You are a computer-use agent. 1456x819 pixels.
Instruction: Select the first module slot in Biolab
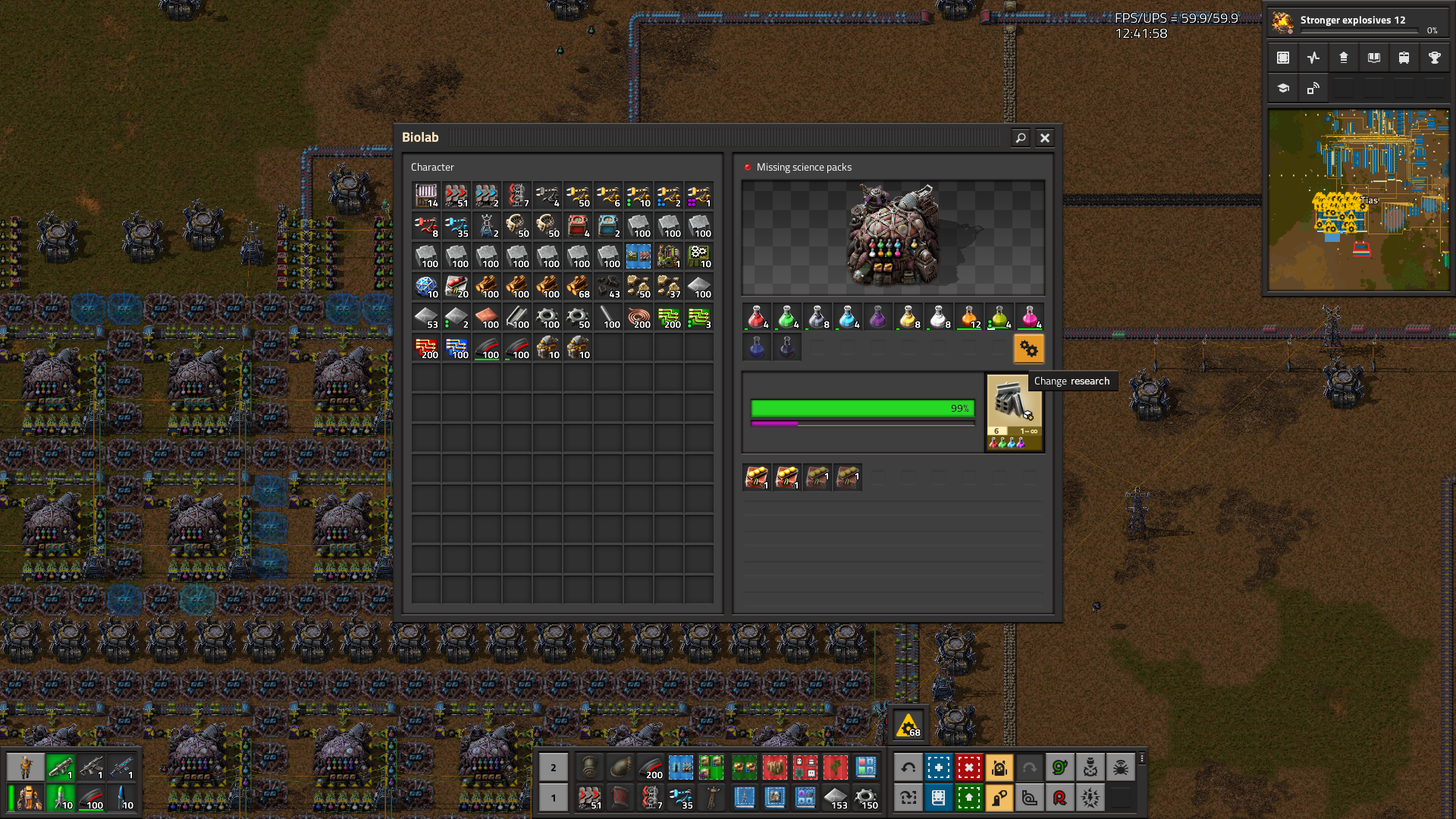756,478
